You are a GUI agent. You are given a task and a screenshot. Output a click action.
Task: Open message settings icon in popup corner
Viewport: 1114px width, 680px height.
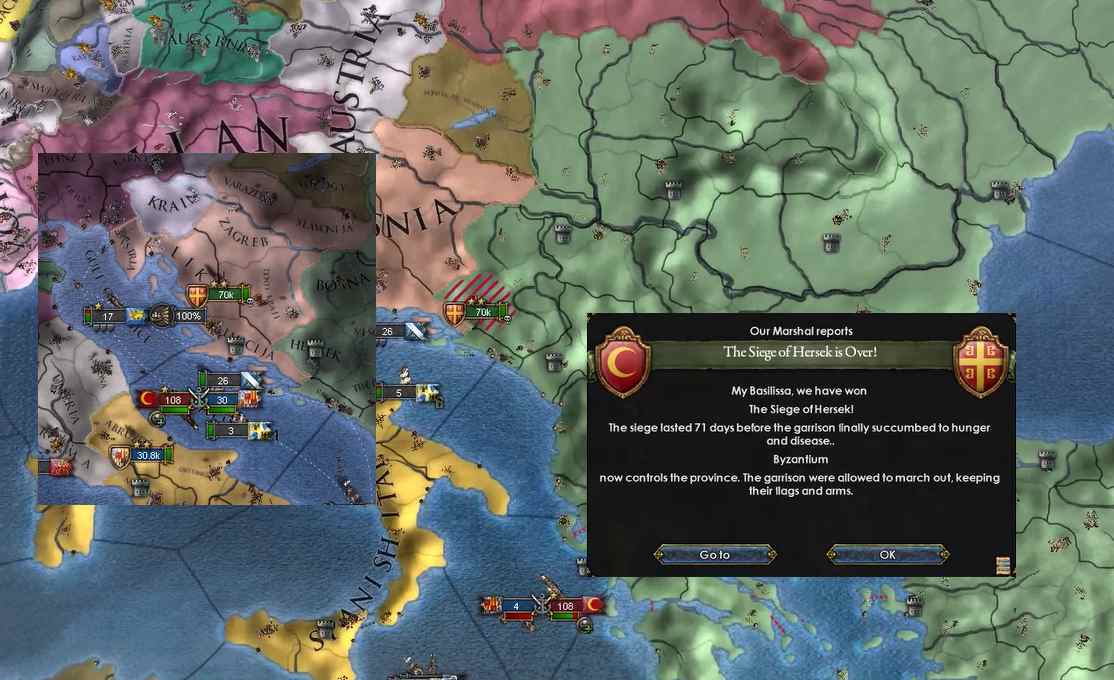pyautogui.click(x=1003, y=566)
